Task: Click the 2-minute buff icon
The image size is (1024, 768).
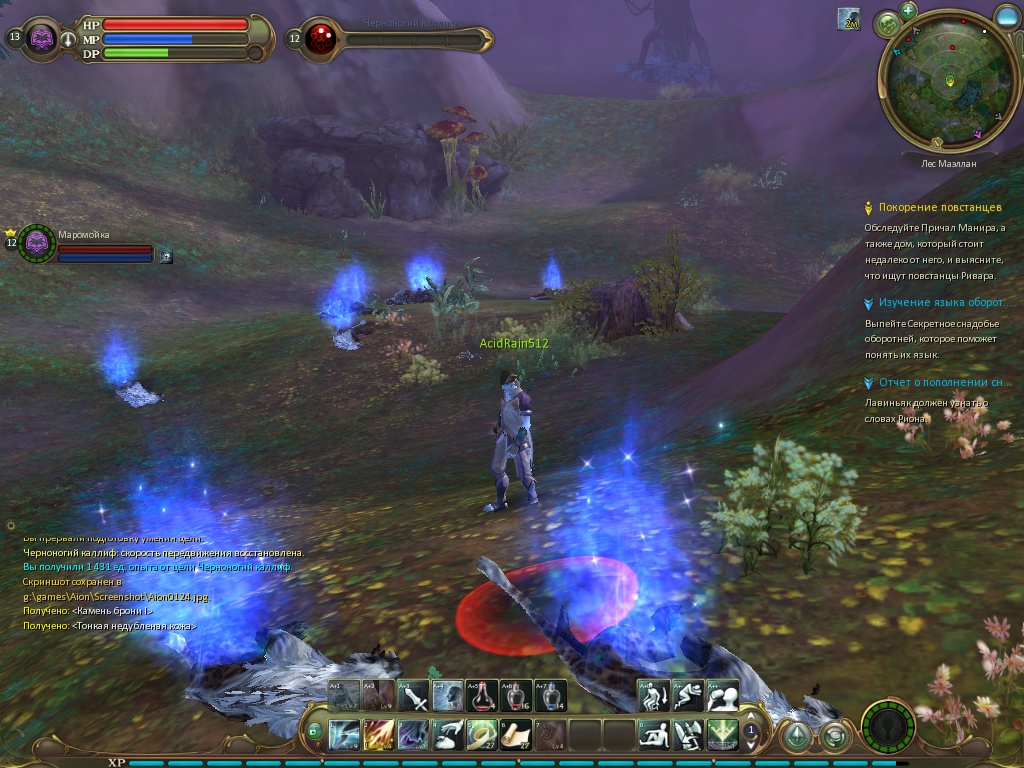Action: pos(848,19)
